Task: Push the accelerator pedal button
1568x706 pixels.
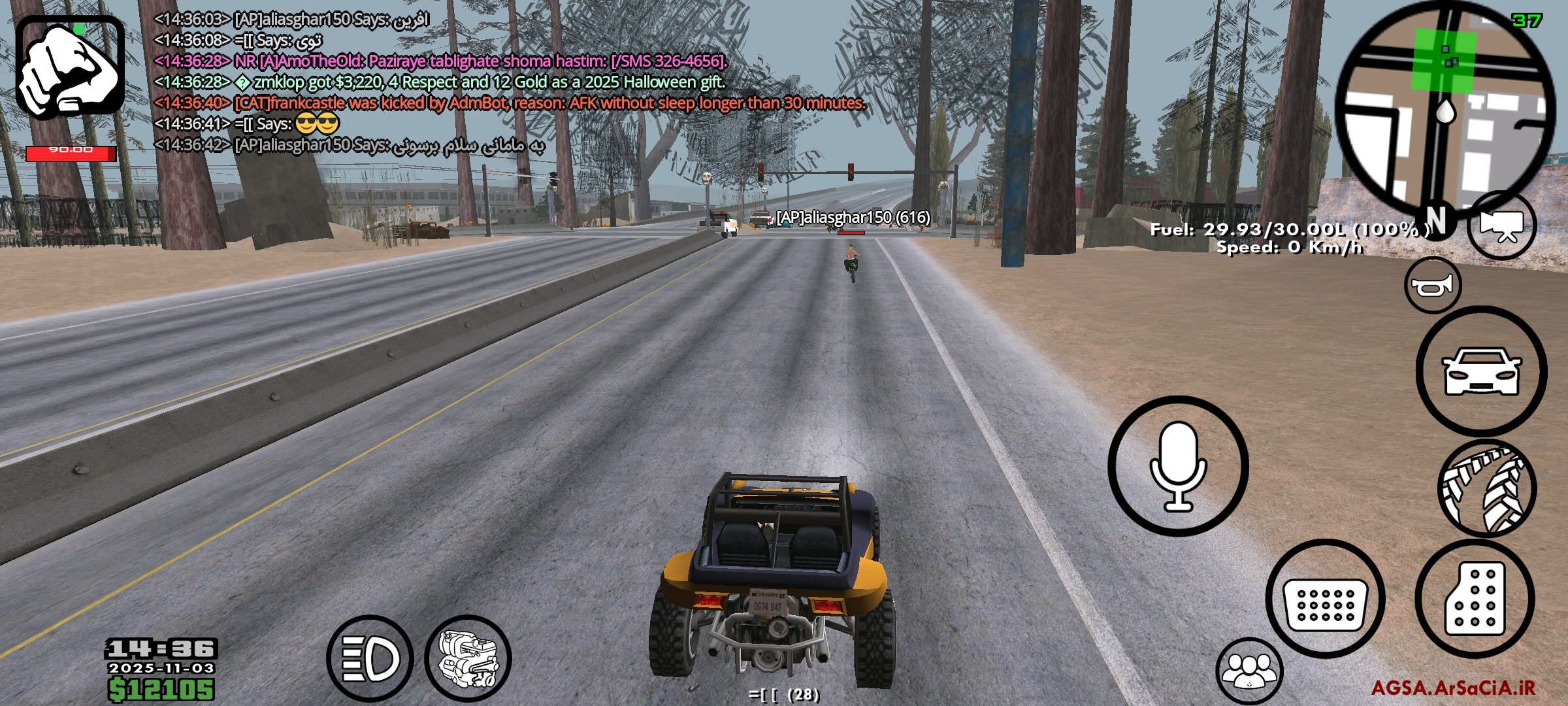Action: coord(1475,598)
